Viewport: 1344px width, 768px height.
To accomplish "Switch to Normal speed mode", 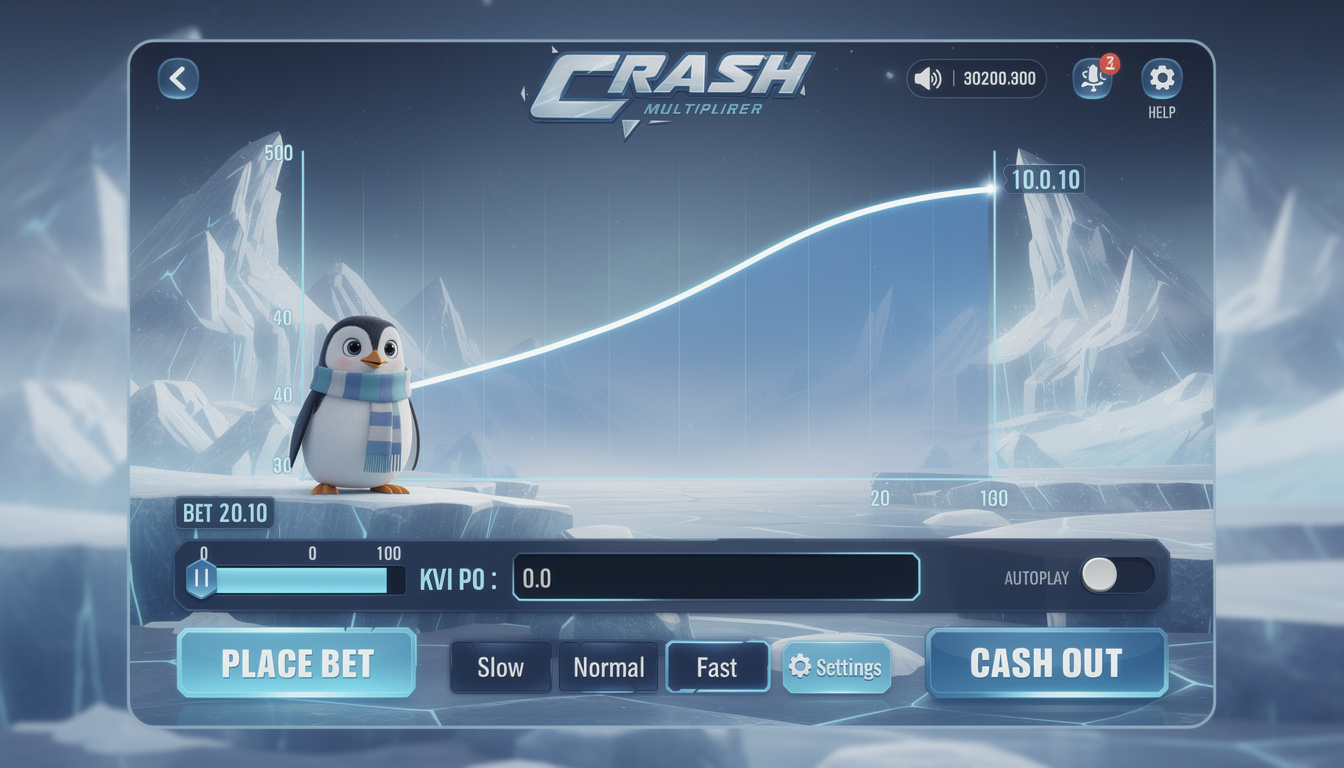I will click(608, 667).
